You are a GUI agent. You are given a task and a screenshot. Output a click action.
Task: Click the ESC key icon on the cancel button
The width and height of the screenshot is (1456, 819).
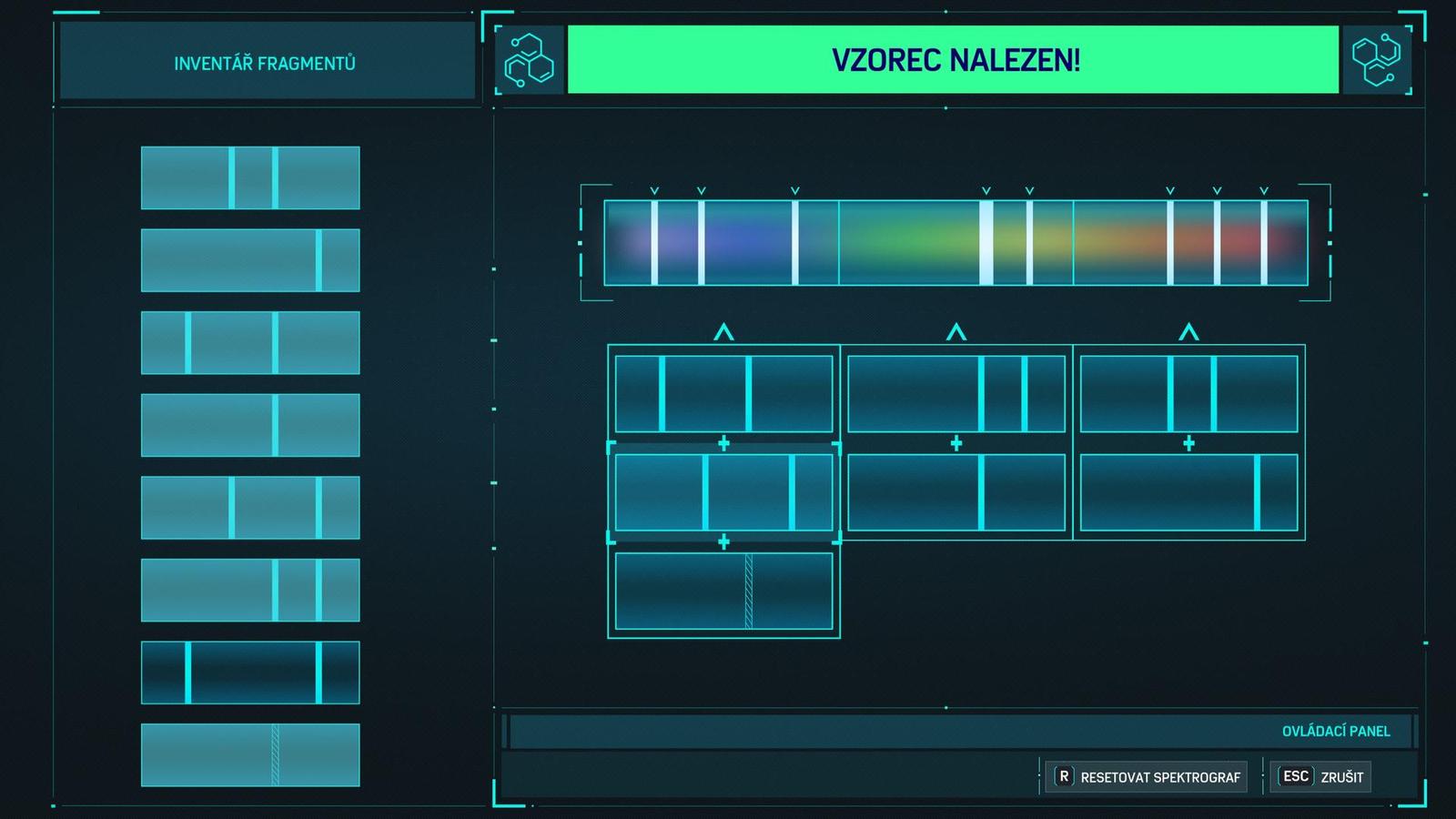coord(1296,776)
